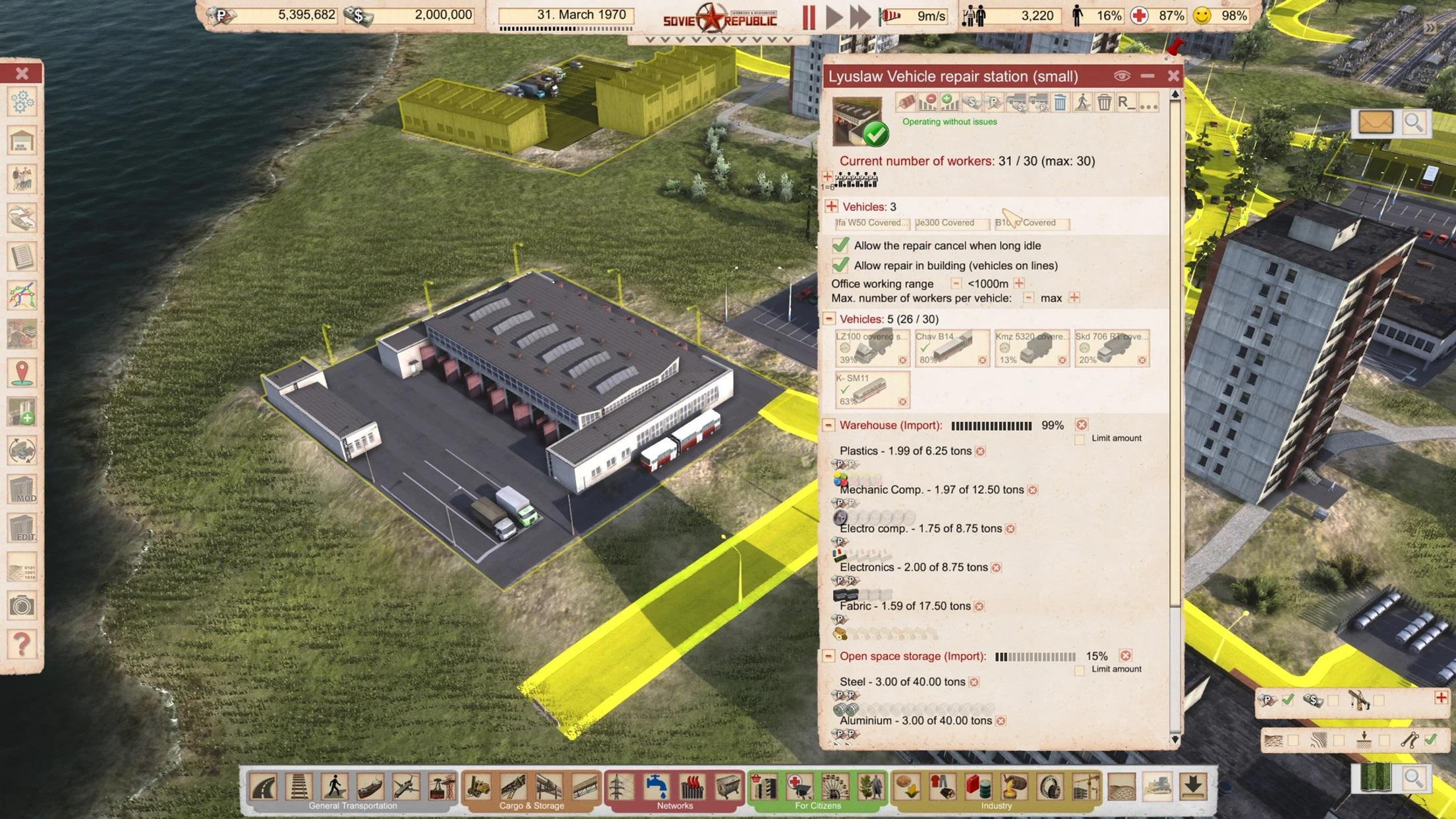Close the vehicle repair station window
Viewport: 1456px width, 819px height.
click(x=1173, y=76)
